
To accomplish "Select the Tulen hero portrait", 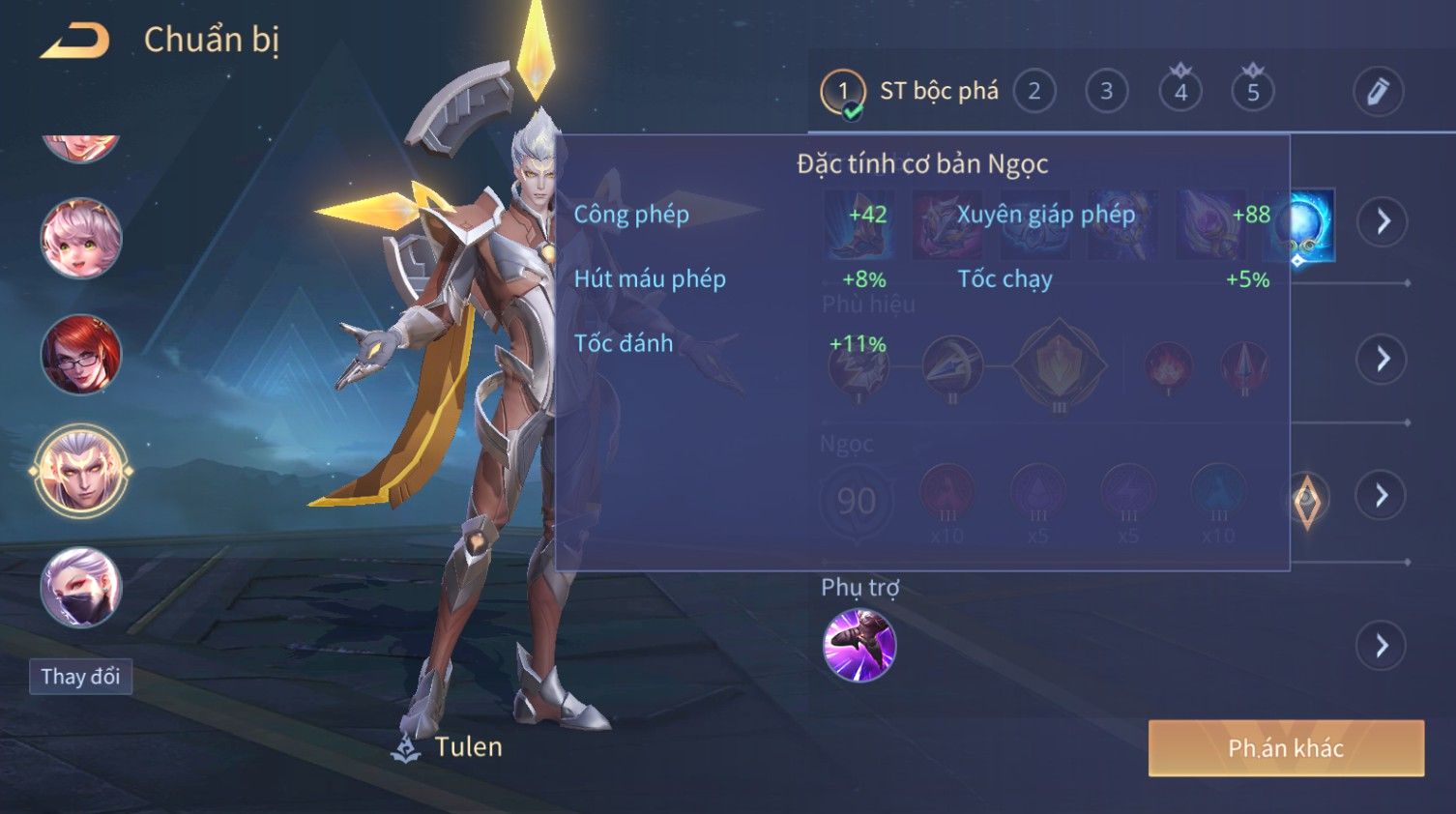I will [81, 472].
